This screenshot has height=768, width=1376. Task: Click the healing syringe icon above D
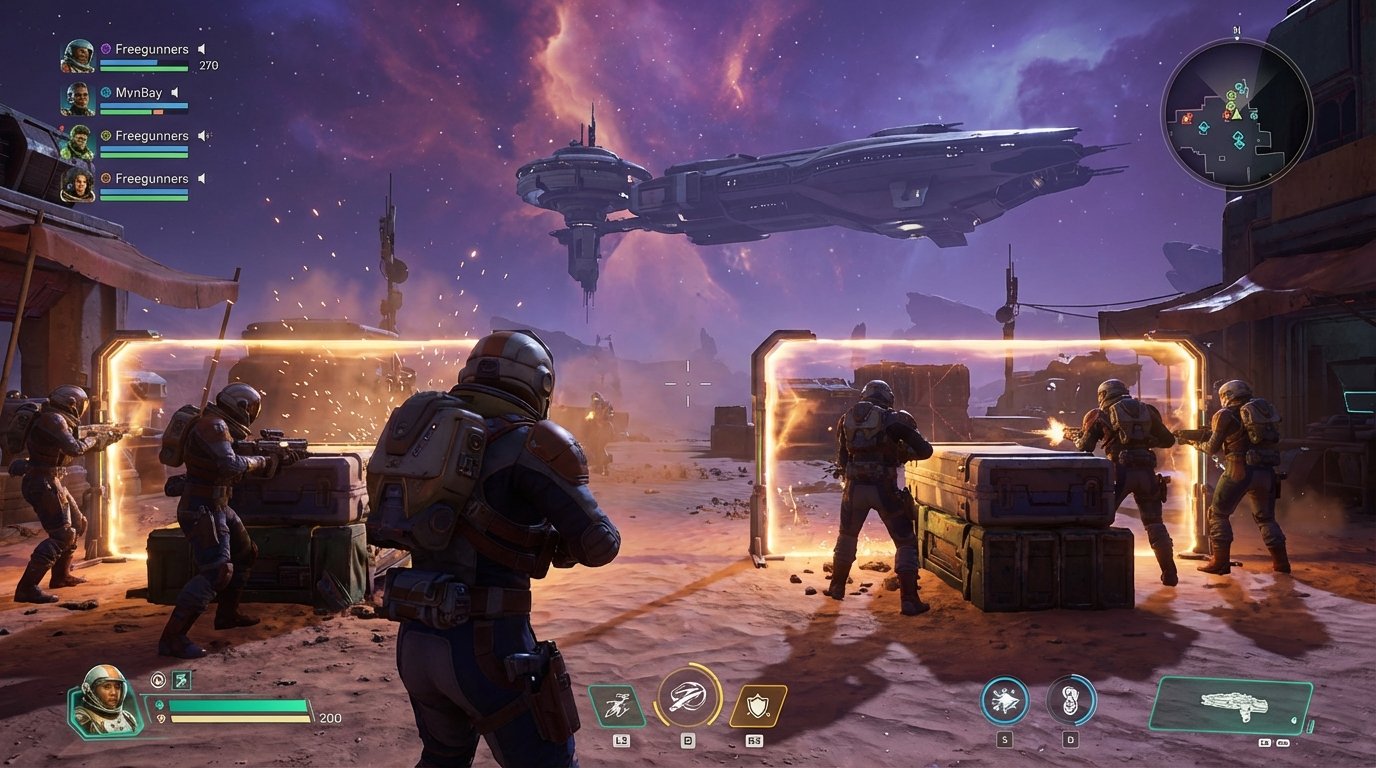click(1071, 700)
